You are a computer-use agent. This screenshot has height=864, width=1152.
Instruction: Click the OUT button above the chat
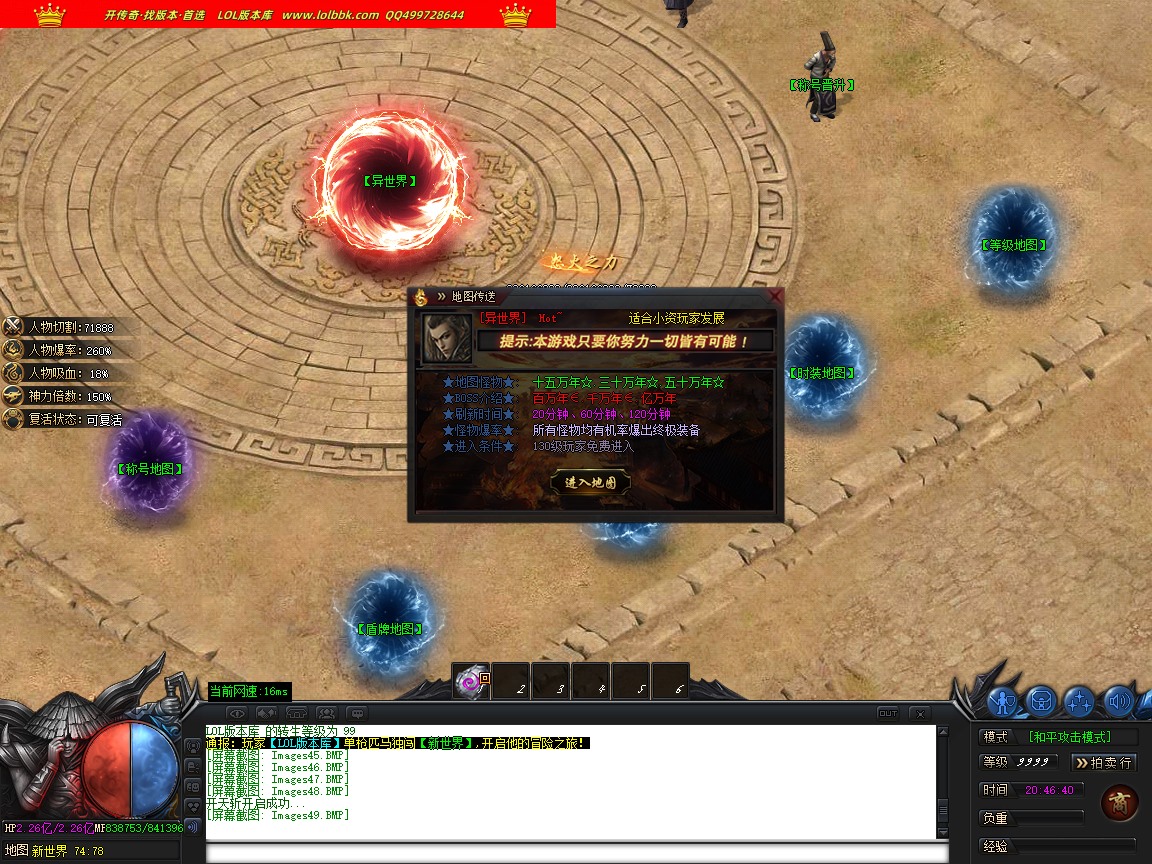pyautogui.click(x=887, y=713)
